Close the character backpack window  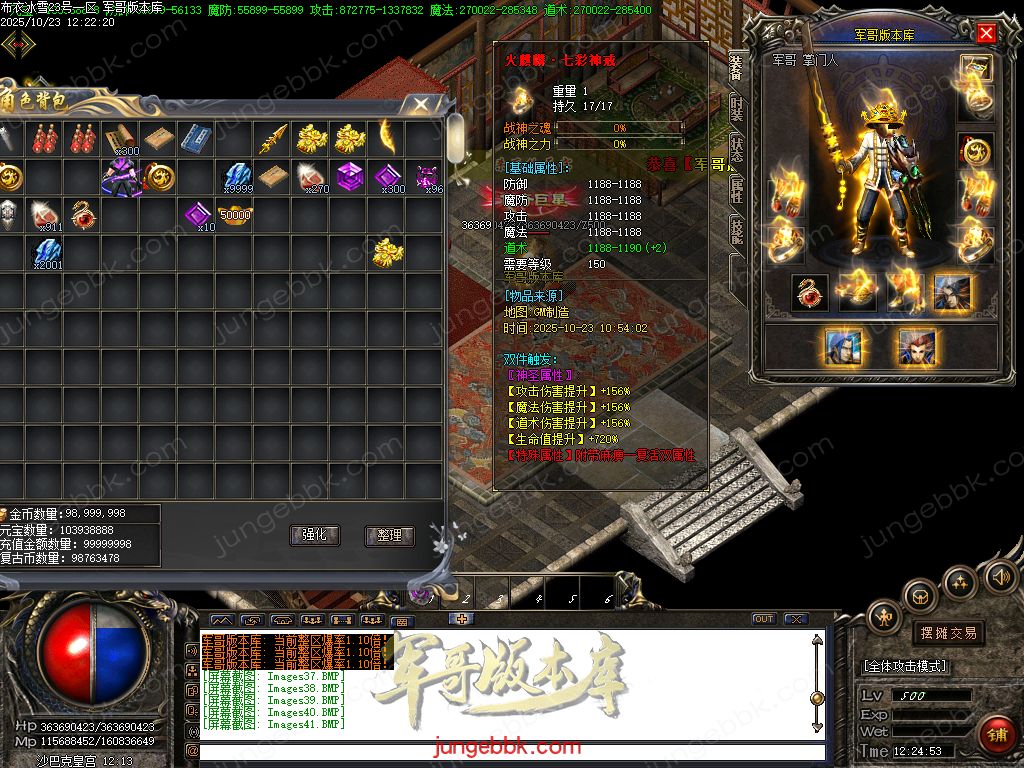coord(422,104)
